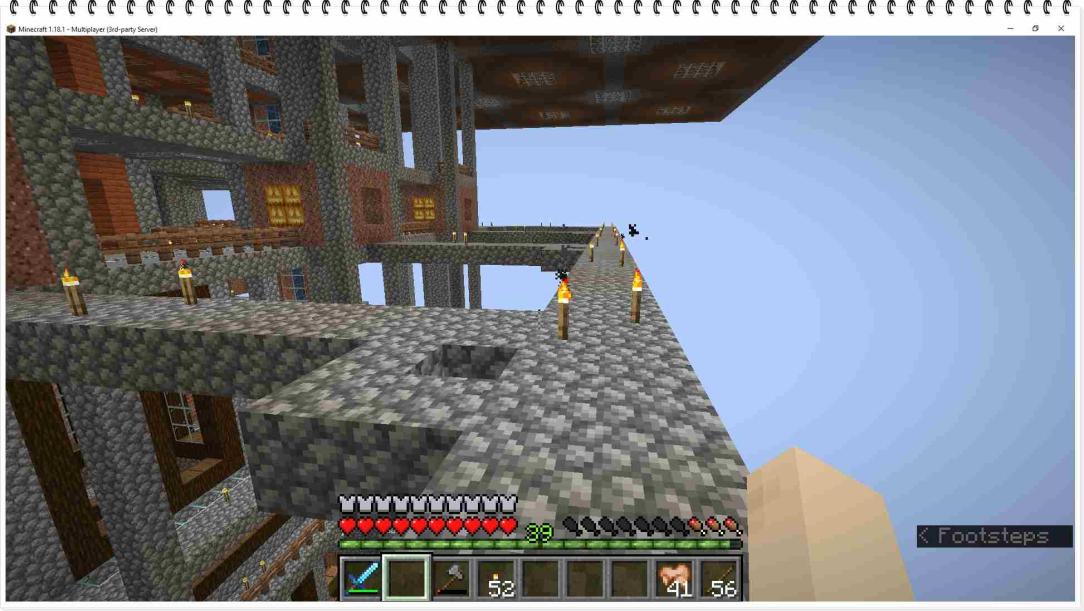
Task: Select the diamond sword hotbar slot
Action: (x=362, y=579)
